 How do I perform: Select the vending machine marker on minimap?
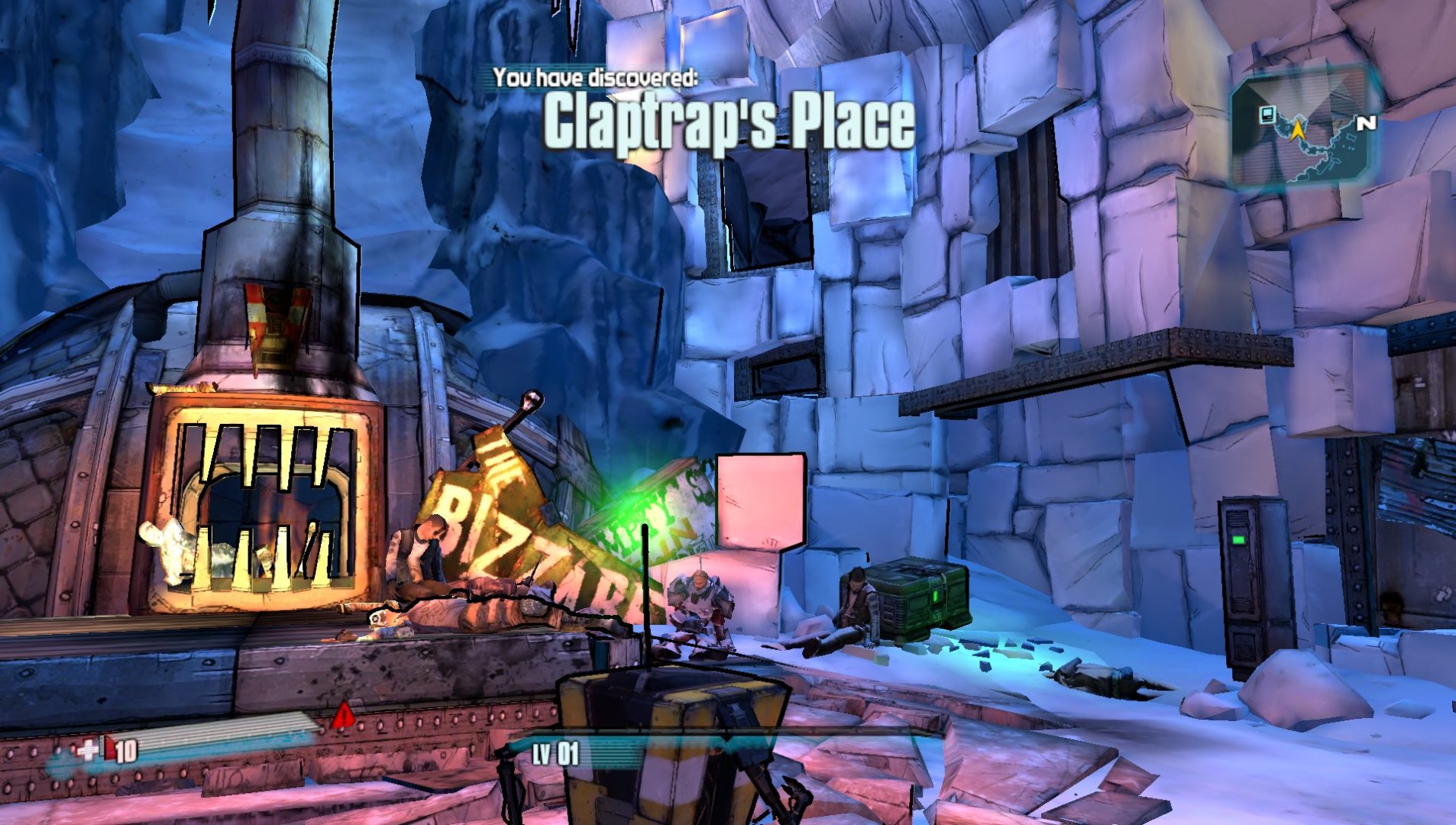[1267, 115]
